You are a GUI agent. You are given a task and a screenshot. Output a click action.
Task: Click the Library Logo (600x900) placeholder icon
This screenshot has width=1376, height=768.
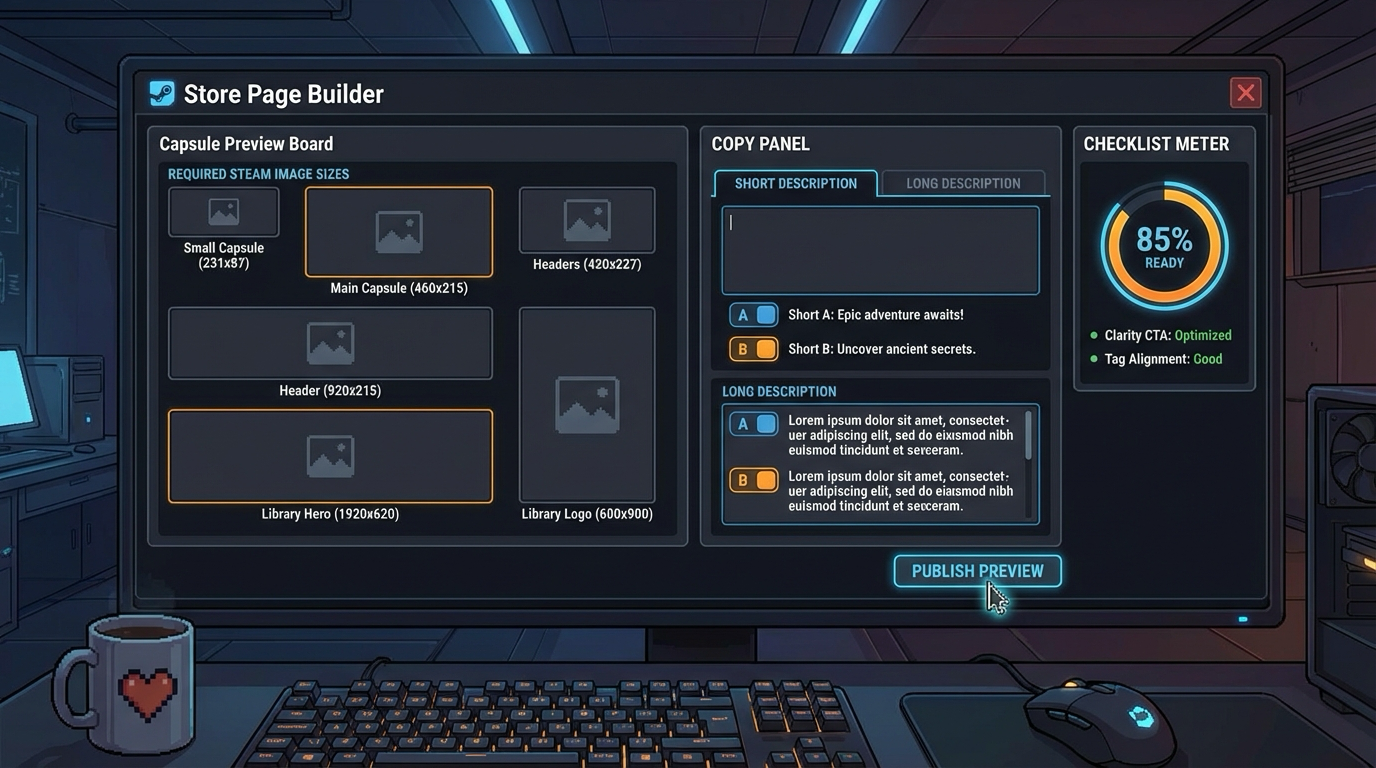pos(586,404)
